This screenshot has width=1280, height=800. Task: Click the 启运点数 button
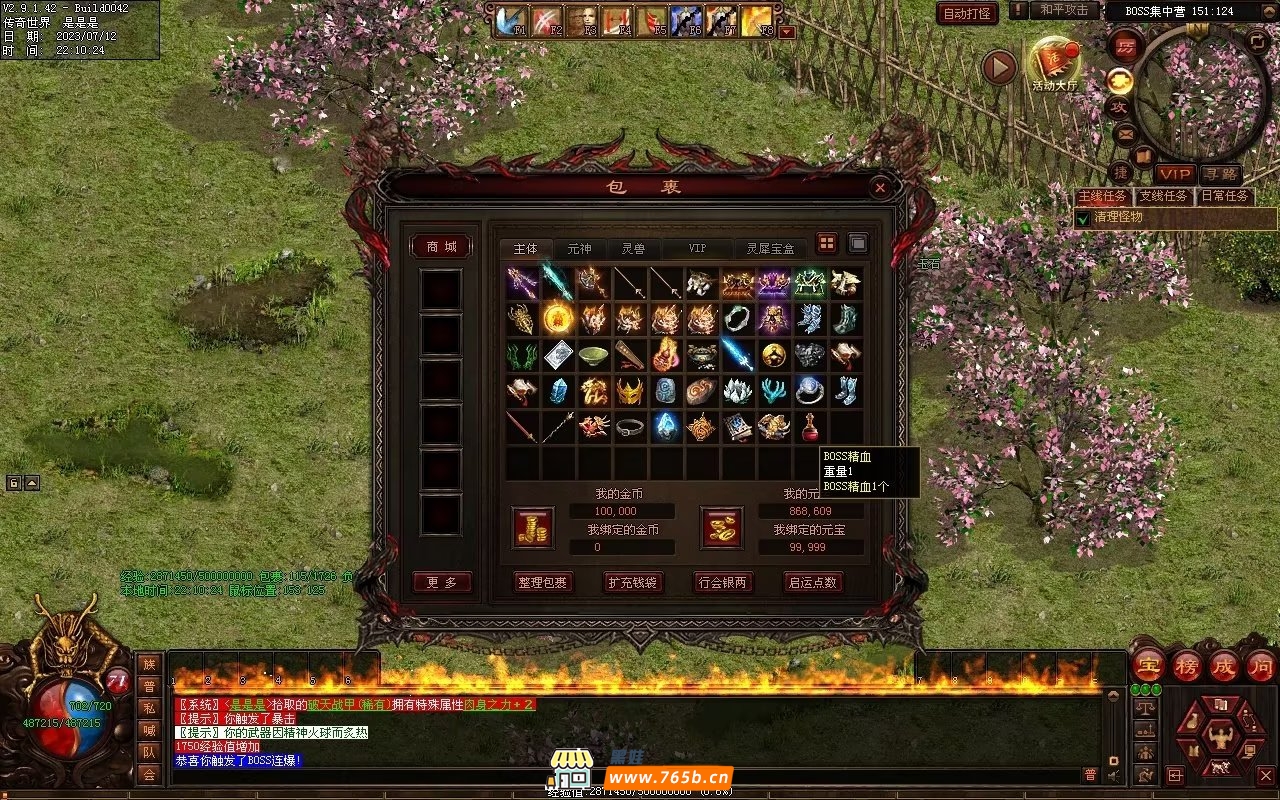click(x=812, y=582)
